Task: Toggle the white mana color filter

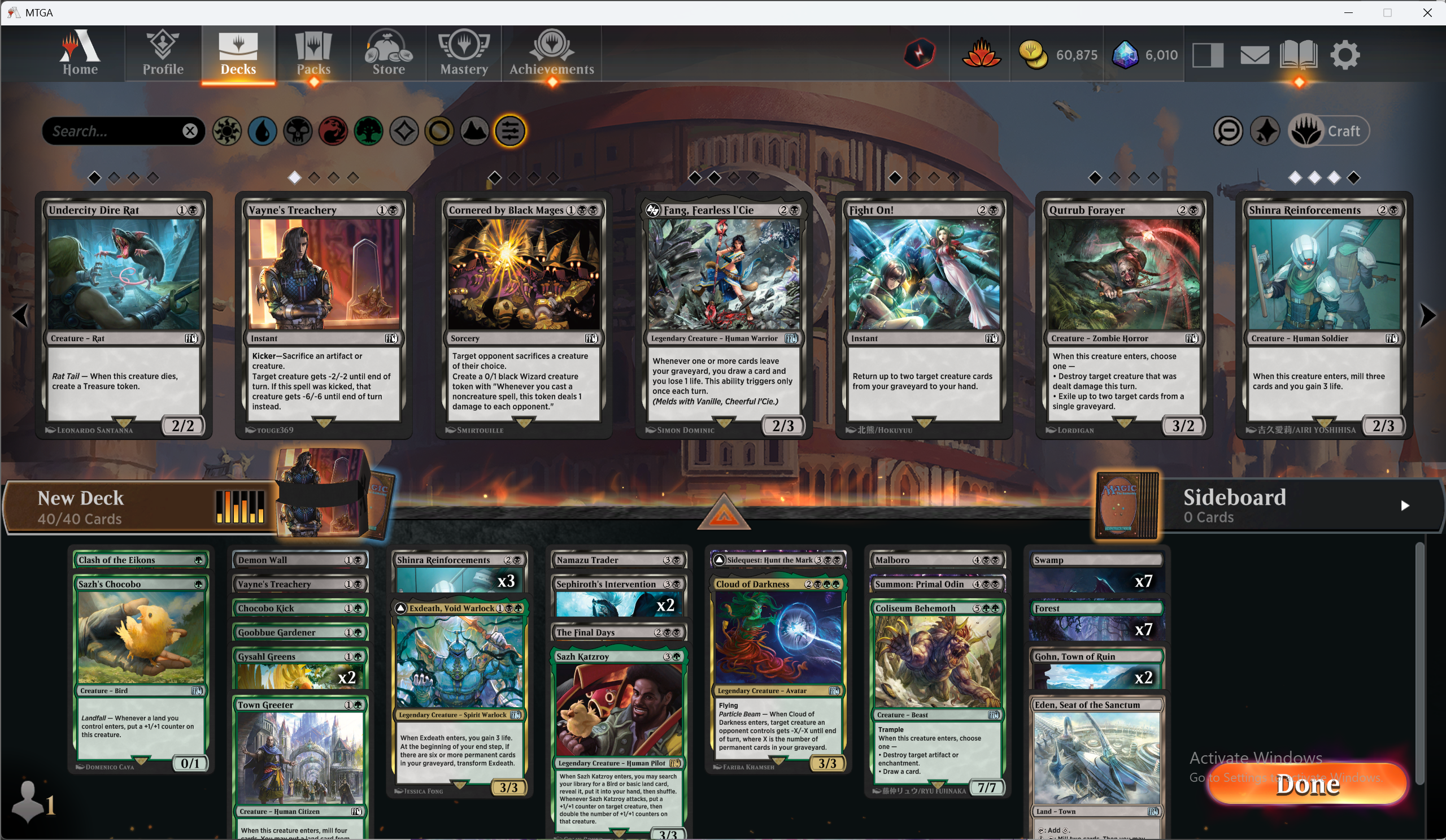Action: [227, 131]
